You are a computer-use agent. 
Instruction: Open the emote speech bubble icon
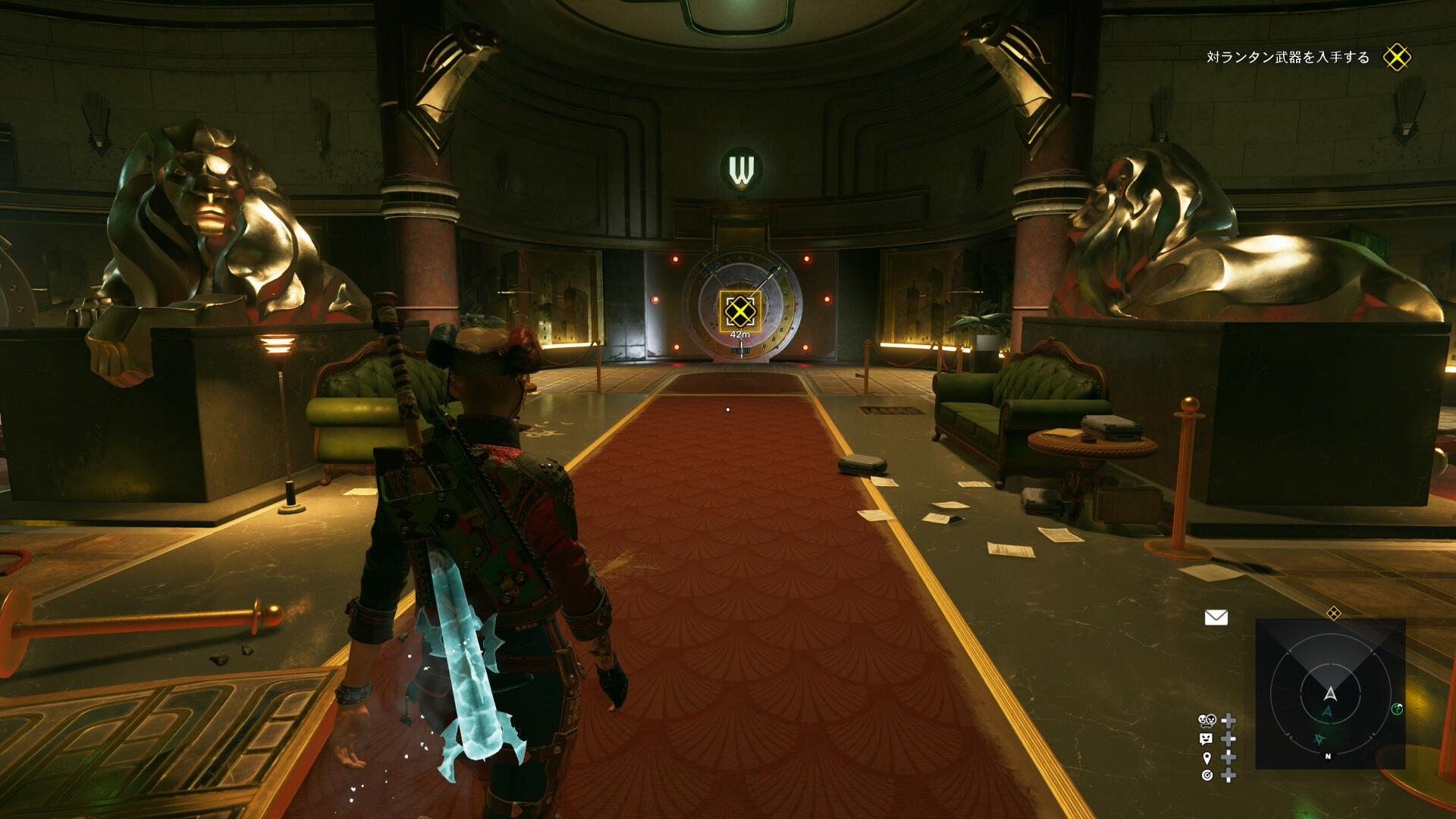click(x=1207, y=739)
